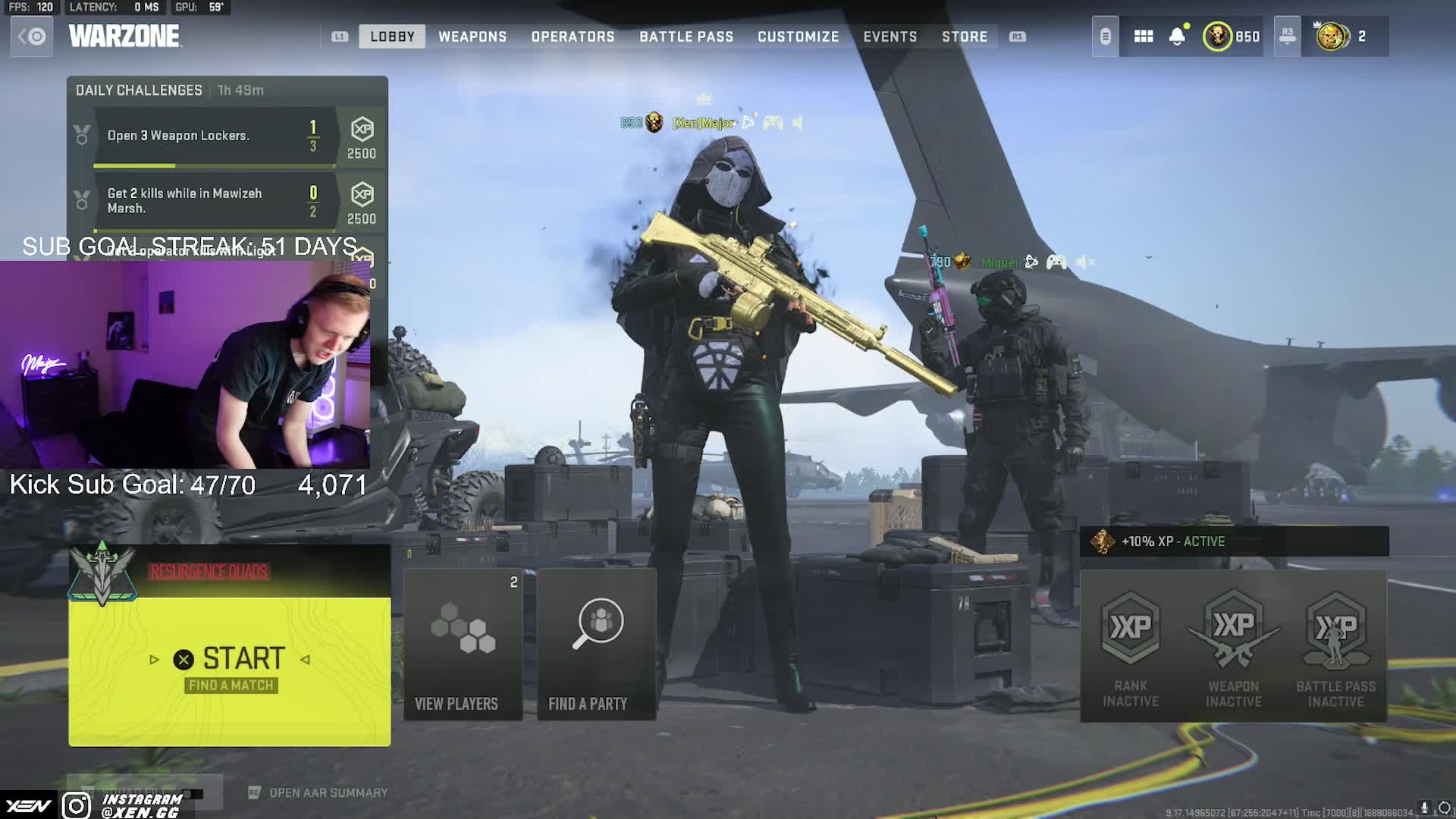Open the Weapons tab

[x=472, y=36]
